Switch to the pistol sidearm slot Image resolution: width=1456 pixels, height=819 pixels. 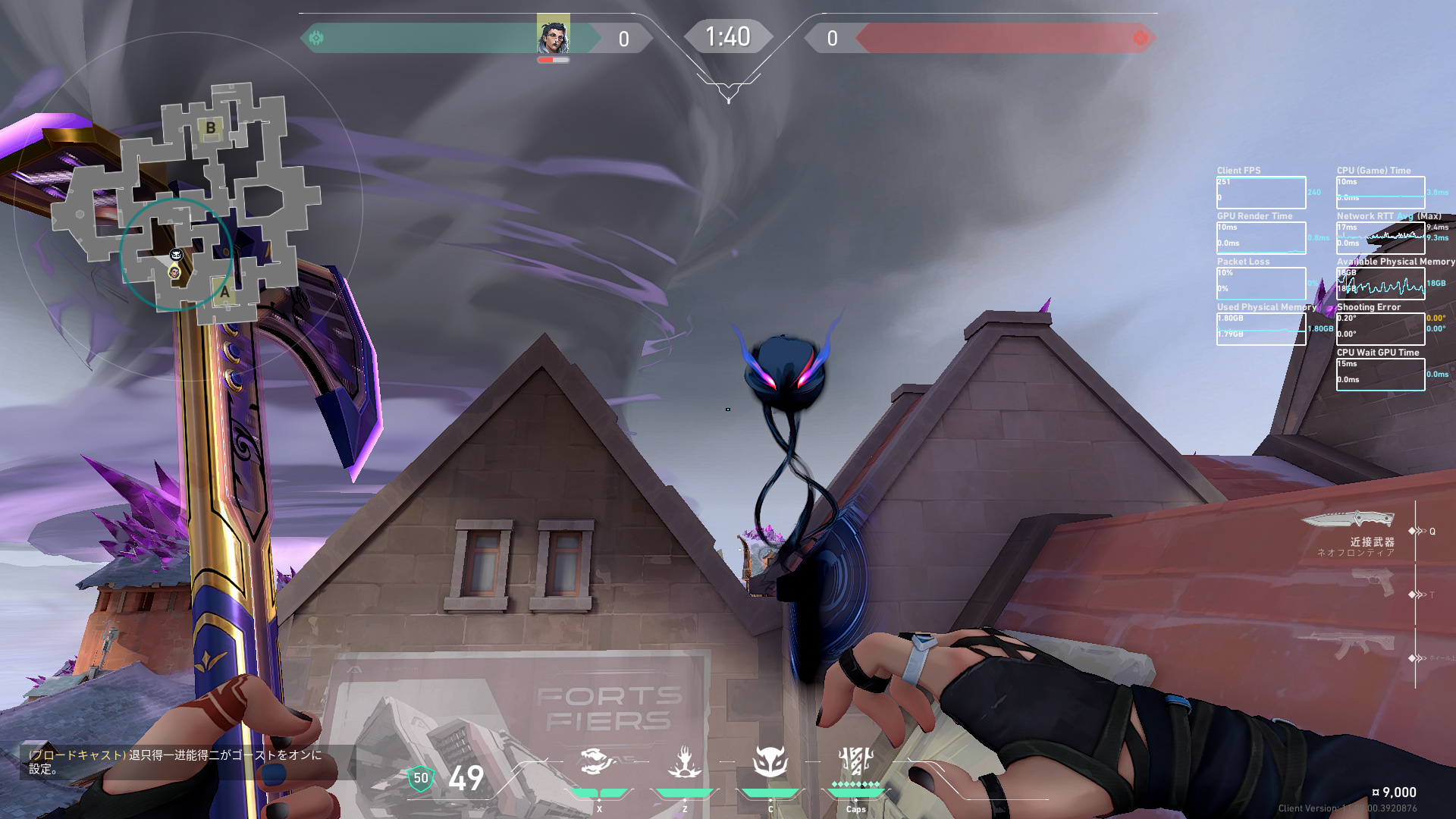[1373, 582]
